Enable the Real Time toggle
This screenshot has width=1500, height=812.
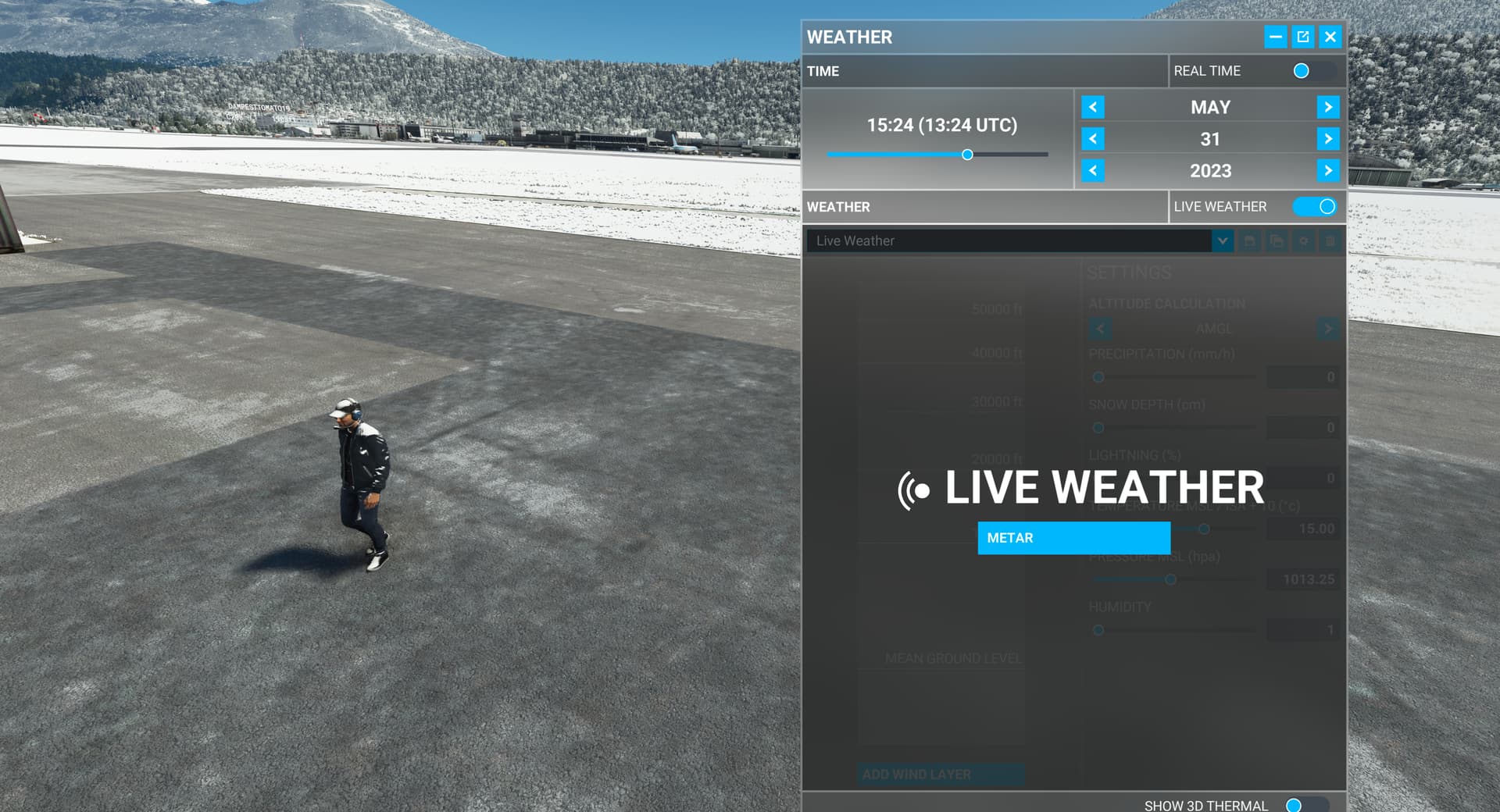tap(1301, 71)
